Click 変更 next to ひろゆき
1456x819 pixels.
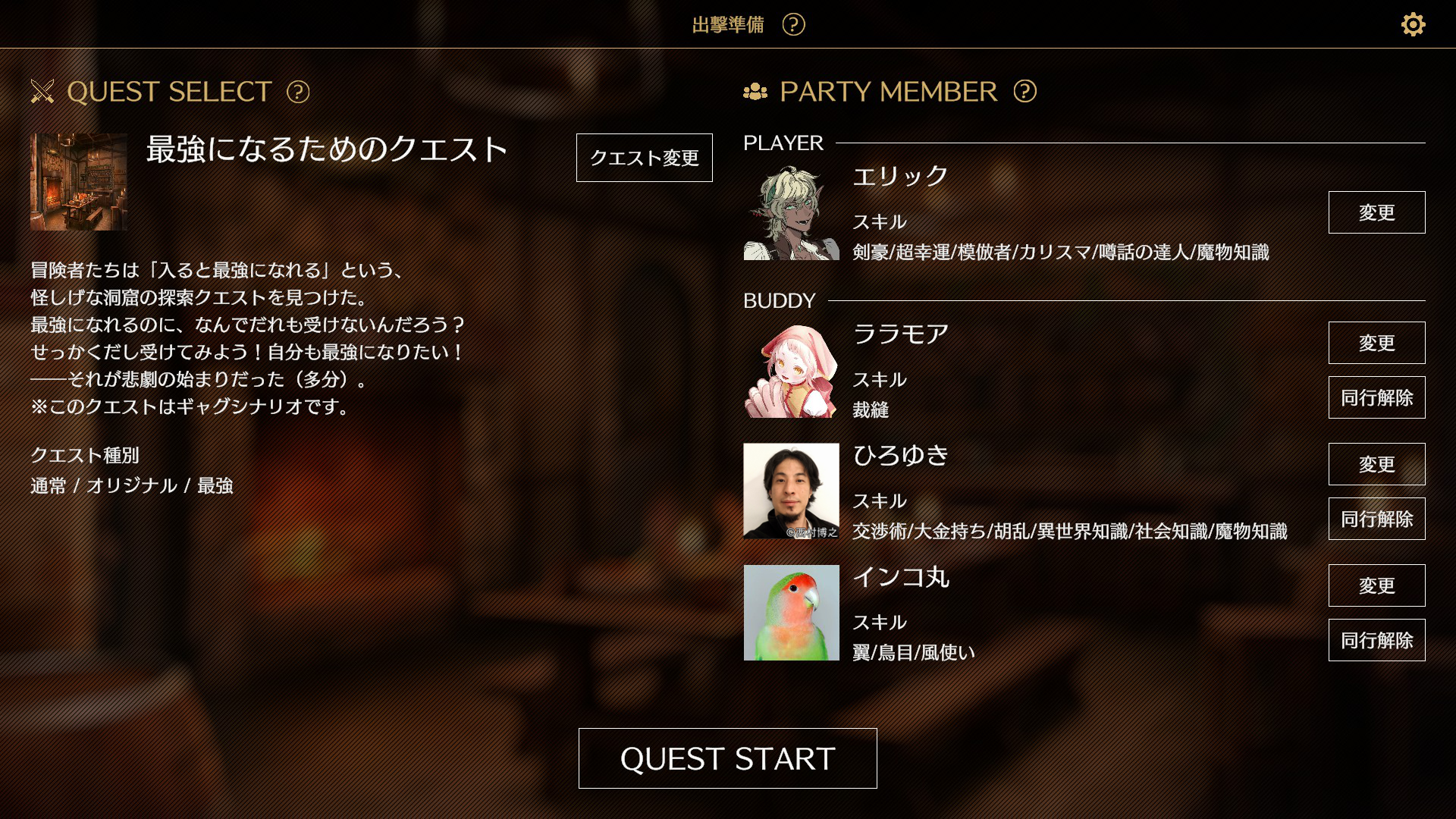click(x=1376, y=465)
